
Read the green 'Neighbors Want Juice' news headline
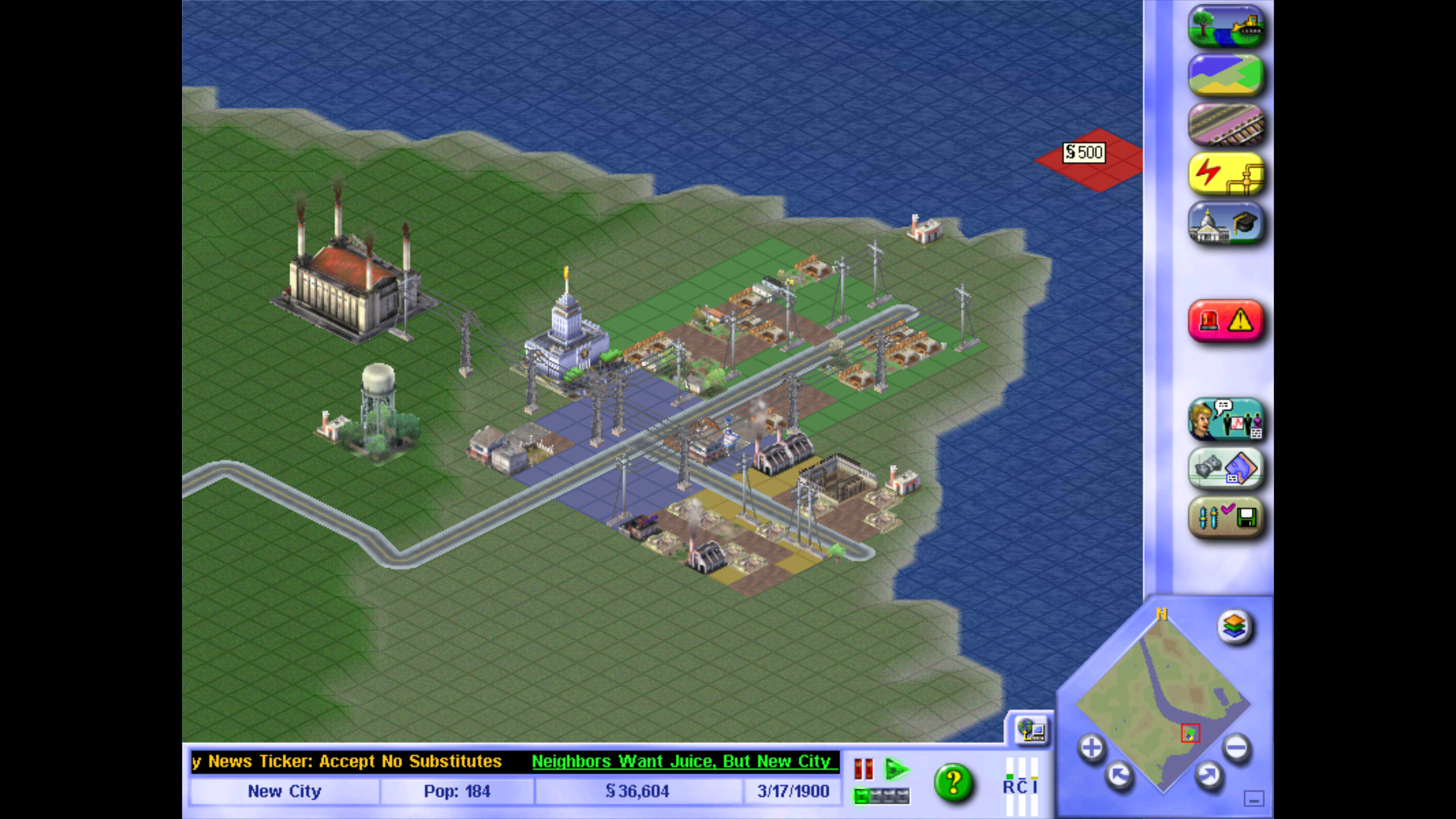[x=681, y=761]
